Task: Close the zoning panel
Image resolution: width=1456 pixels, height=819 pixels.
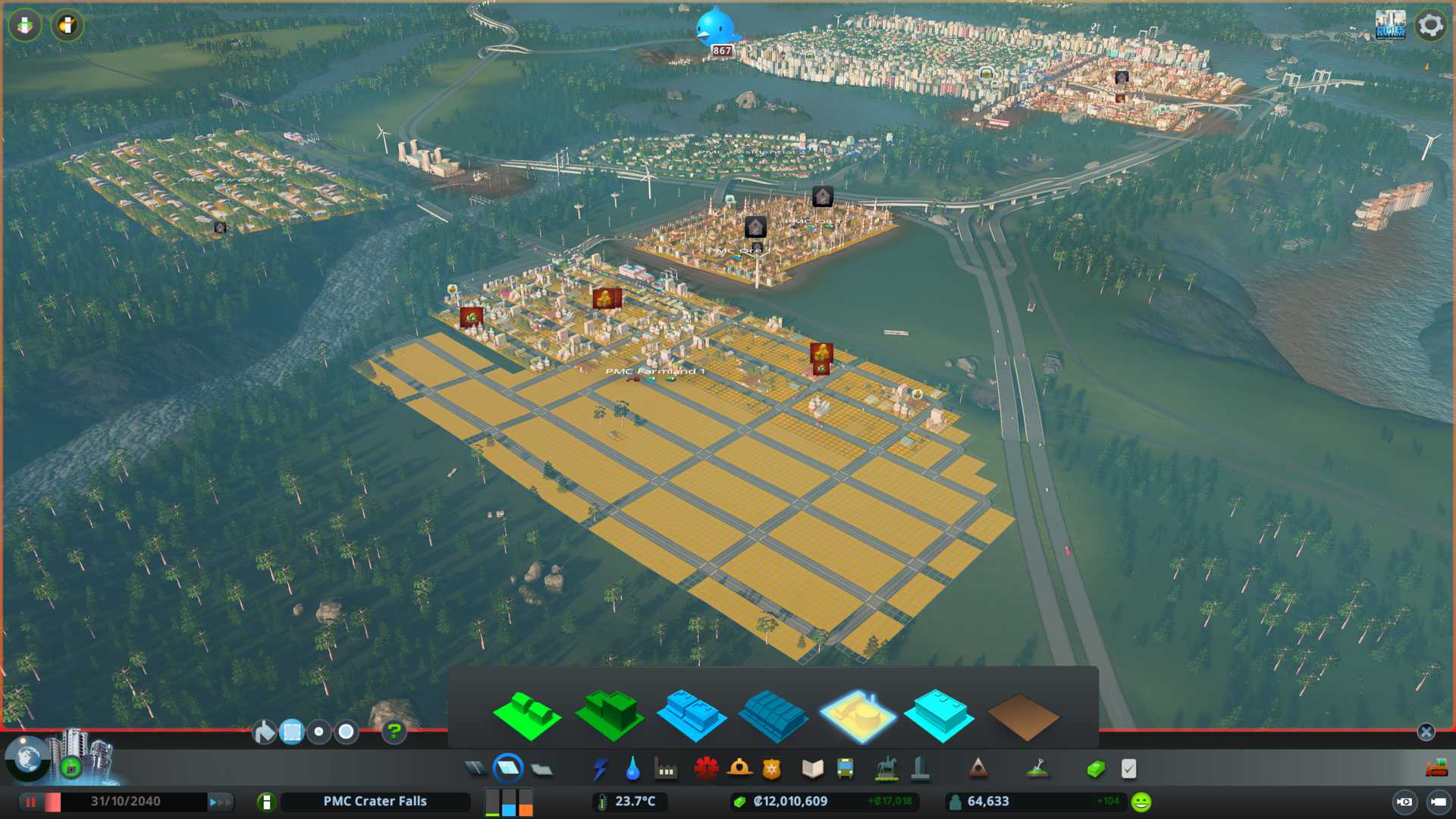Action: pyautogui.click(x=1426, y=732)
